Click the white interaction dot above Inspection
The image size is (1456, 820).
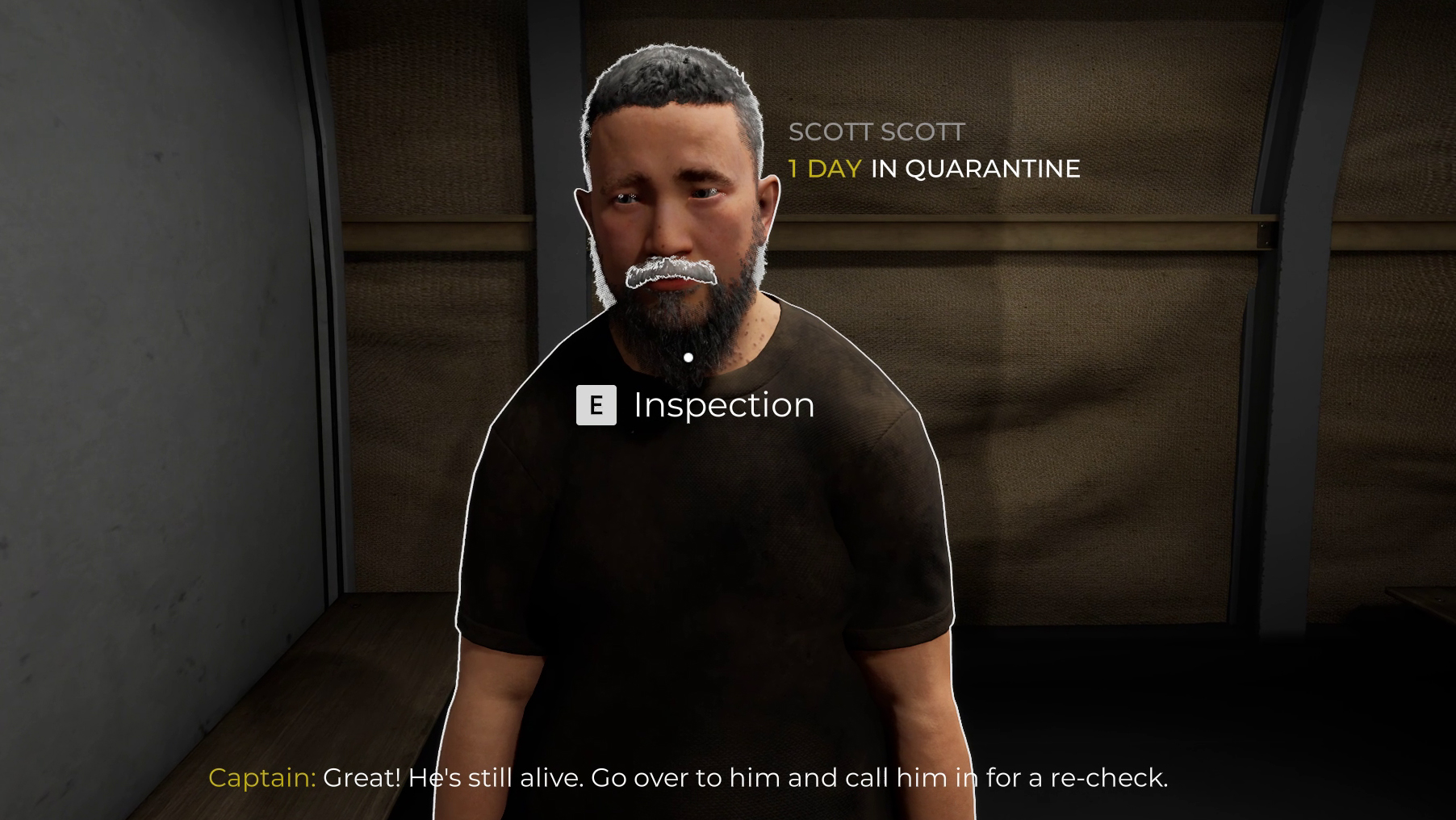click(x=688, y=355)
